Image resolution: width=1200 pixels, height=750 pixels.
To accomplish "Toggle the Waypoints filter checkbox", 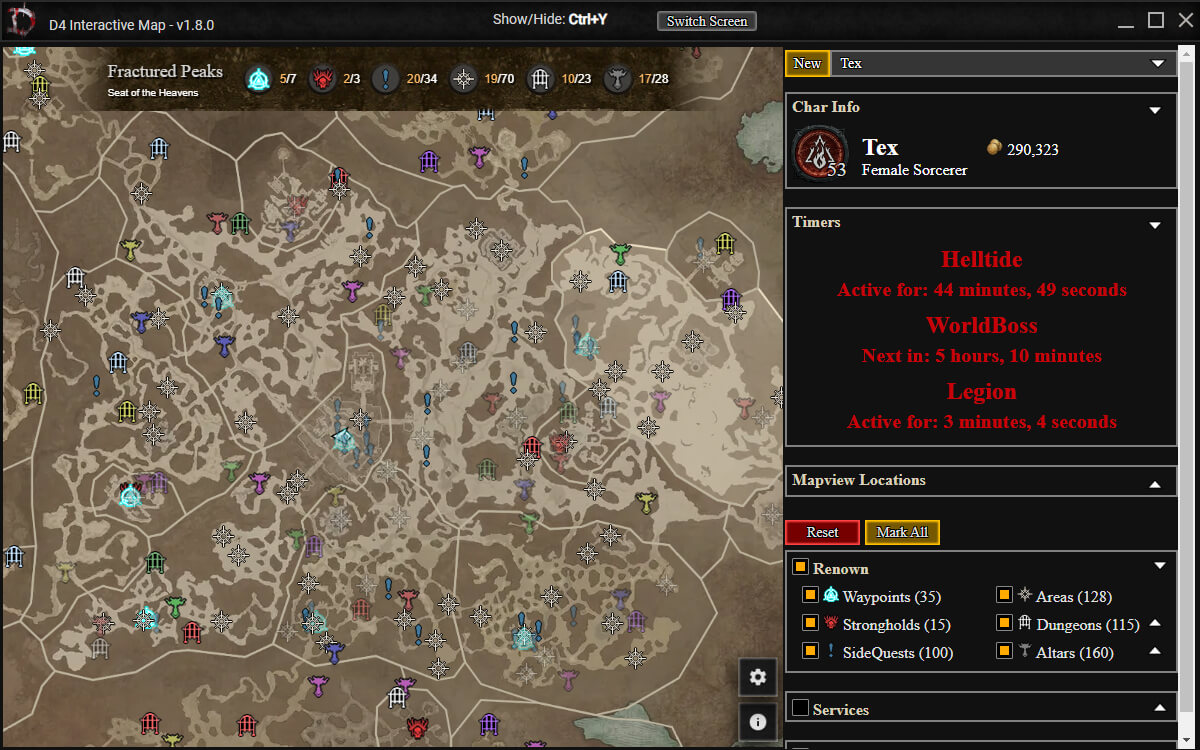I will (811, 596).
